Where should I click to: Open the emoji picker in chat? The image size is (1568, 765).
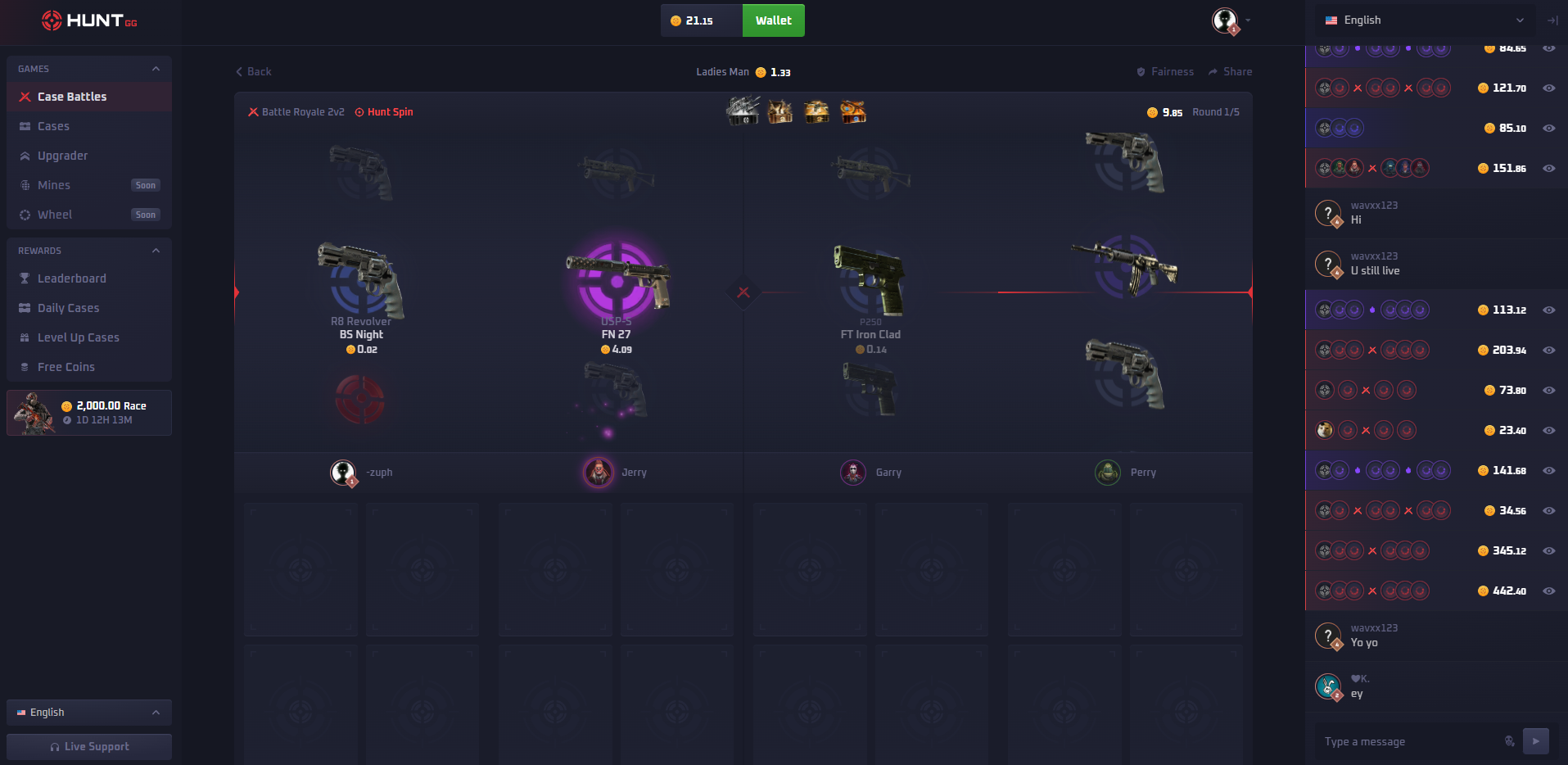1509,741
